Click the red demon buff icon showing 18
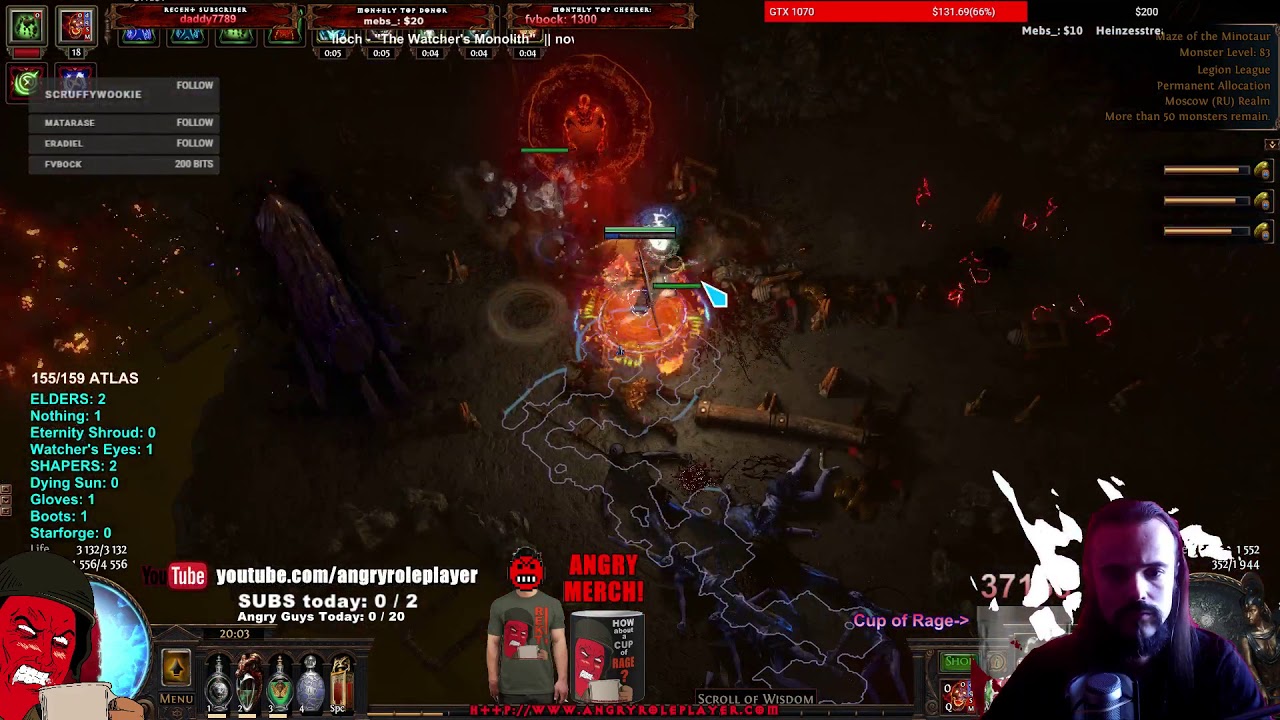 [x=76, y=27]
